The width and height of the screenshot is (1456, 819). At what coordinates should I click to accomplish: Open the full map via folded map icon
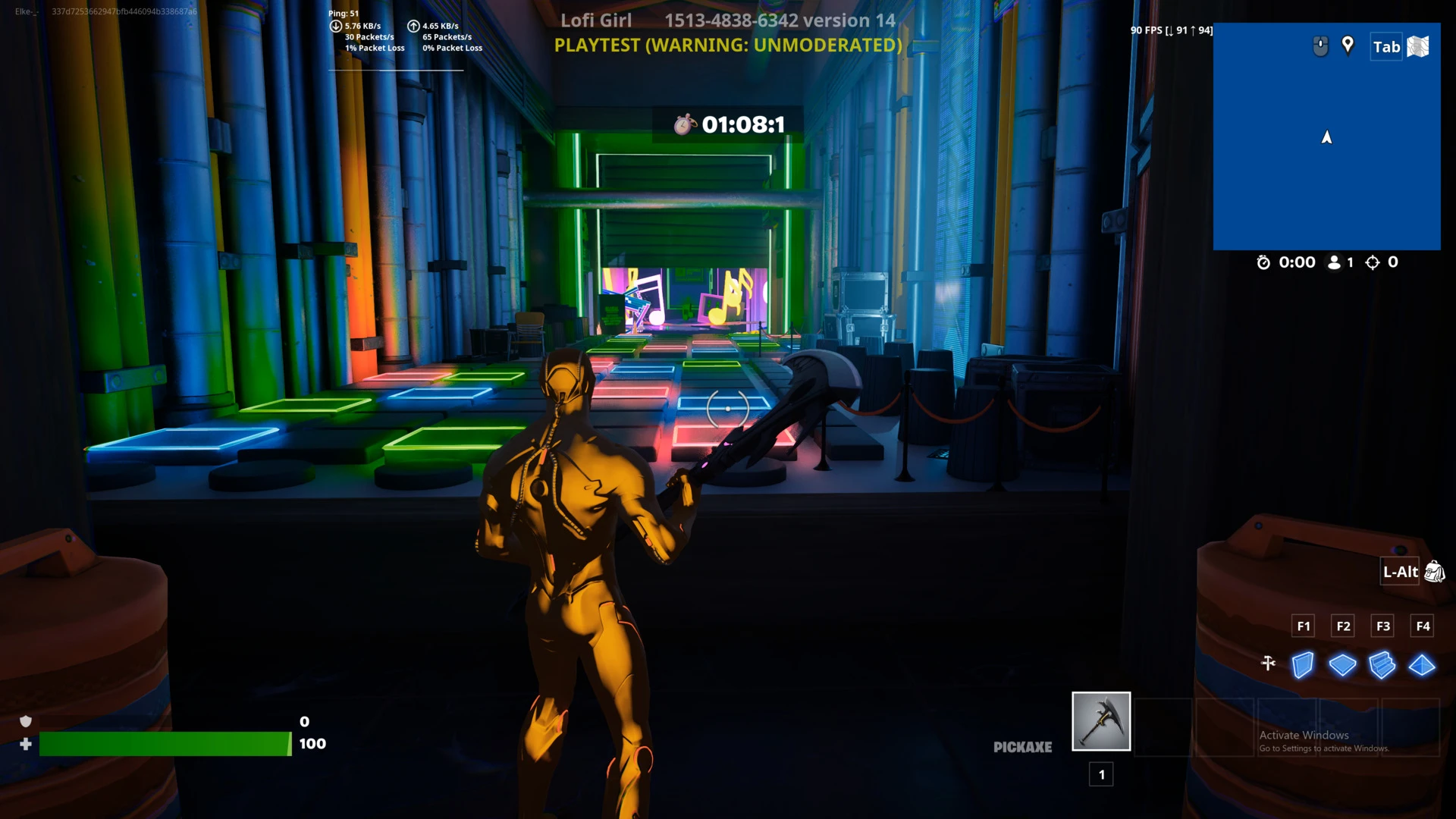pyautogui.click(x=1418, y=47)
